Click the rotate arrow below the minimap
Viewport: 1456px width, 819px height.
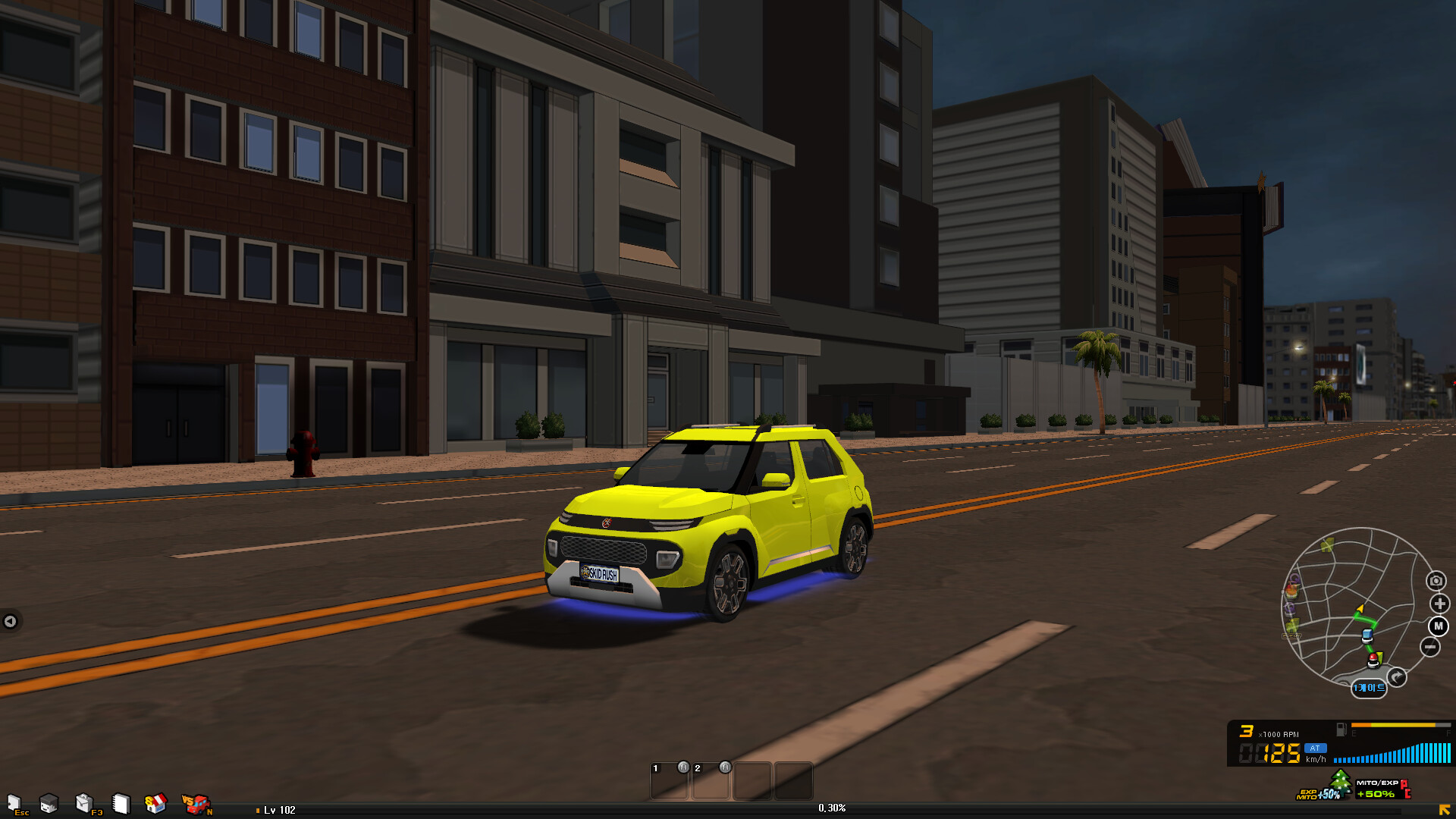[x=1395, y=675]
